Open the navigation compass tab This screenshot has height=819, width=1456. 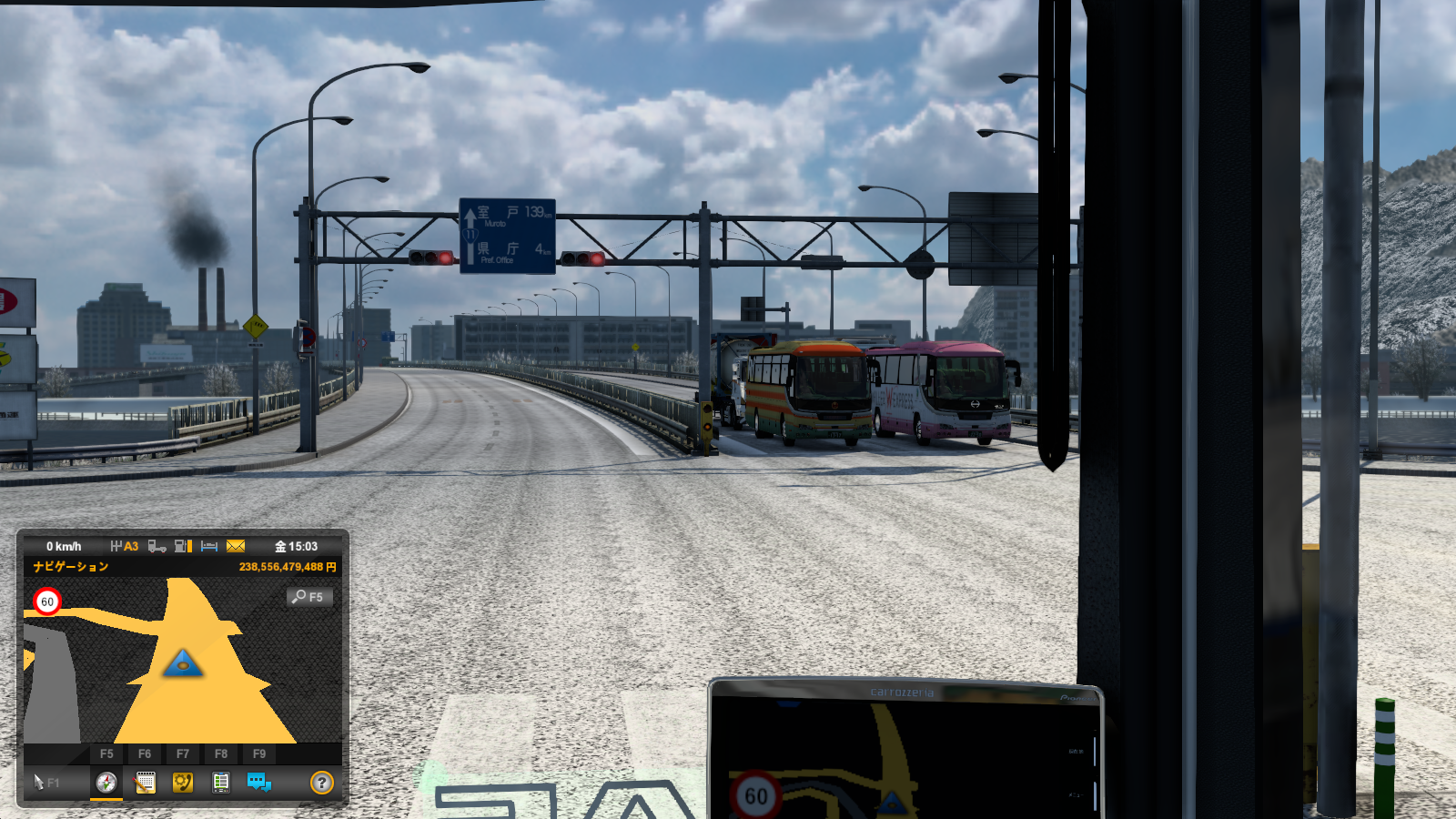[106, 783]
